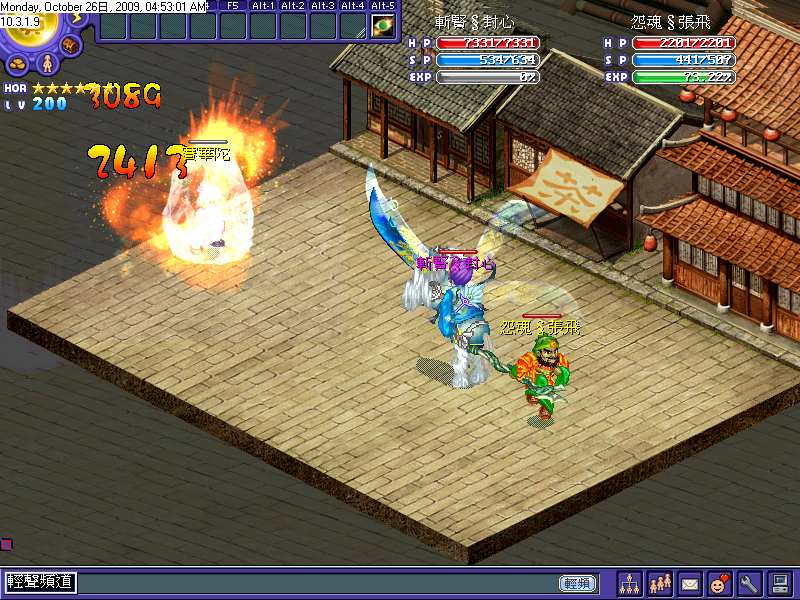This screenshot has width=800, height=600.
Task: Activate the lightning bolt icon
Action: tap(76, 17)
